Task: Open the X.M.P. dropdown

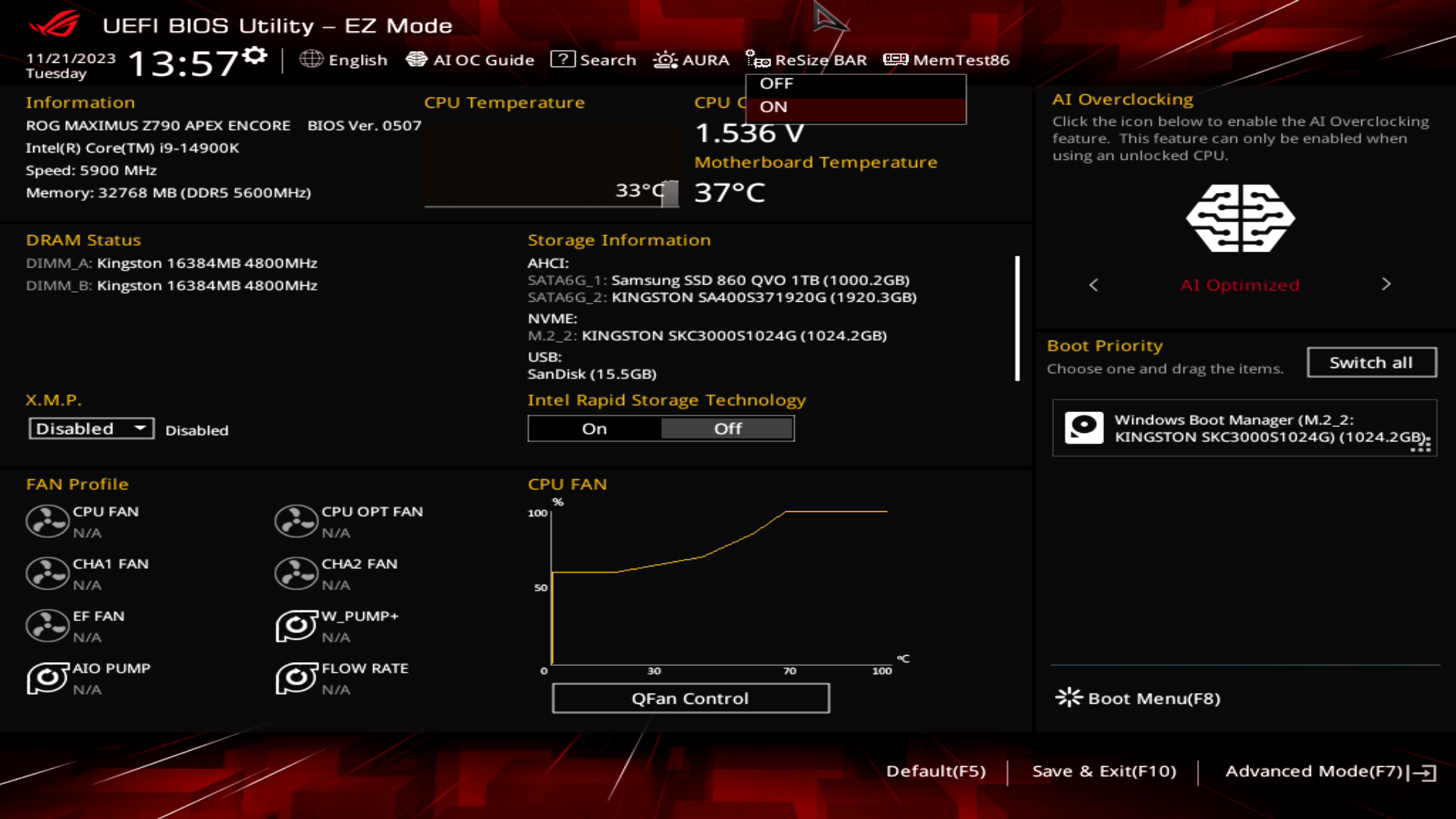Action: pyautogui.click(x=90, y=428)
